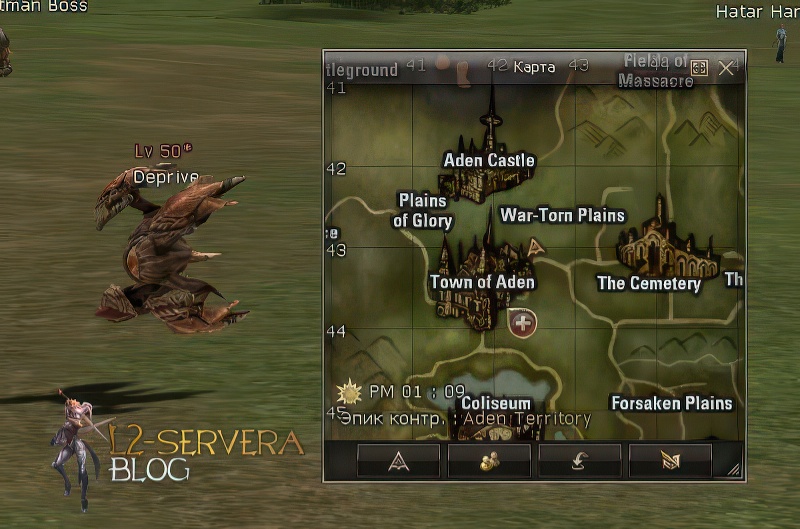The height and width of the screenshot is (529, 800).
Task: Click the gold folded-map icon button
Action: pyautogui.click(x=670, y=460)
